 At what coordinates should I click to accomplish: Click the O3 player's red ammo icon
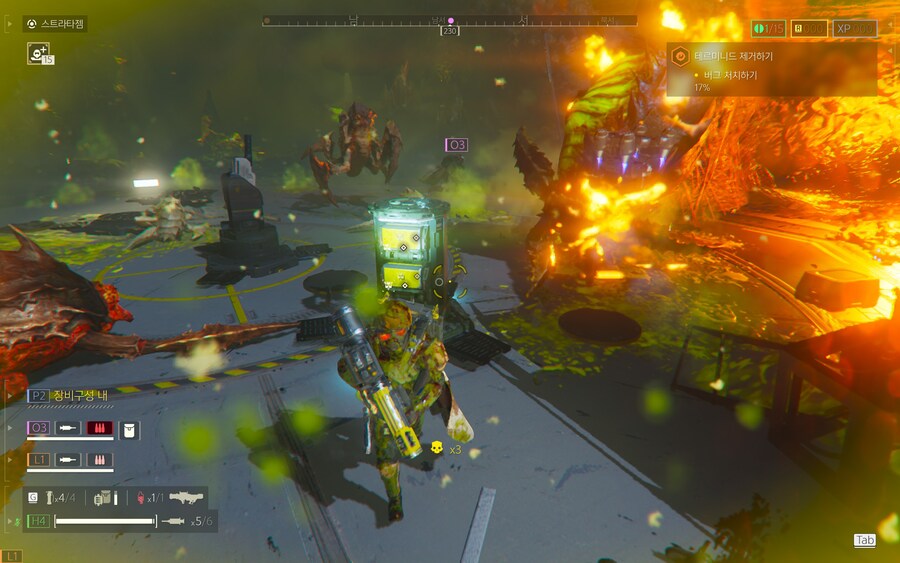[x=98, y=429]
